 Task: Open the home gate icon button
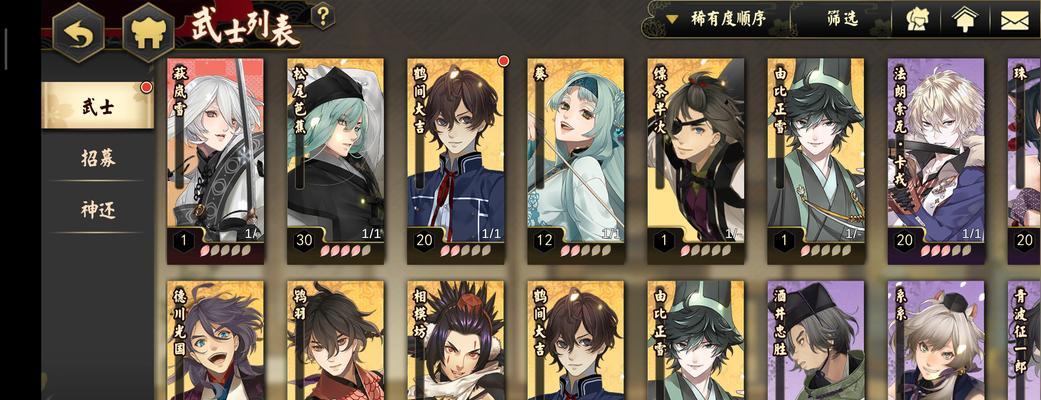[x=147, y=33]
